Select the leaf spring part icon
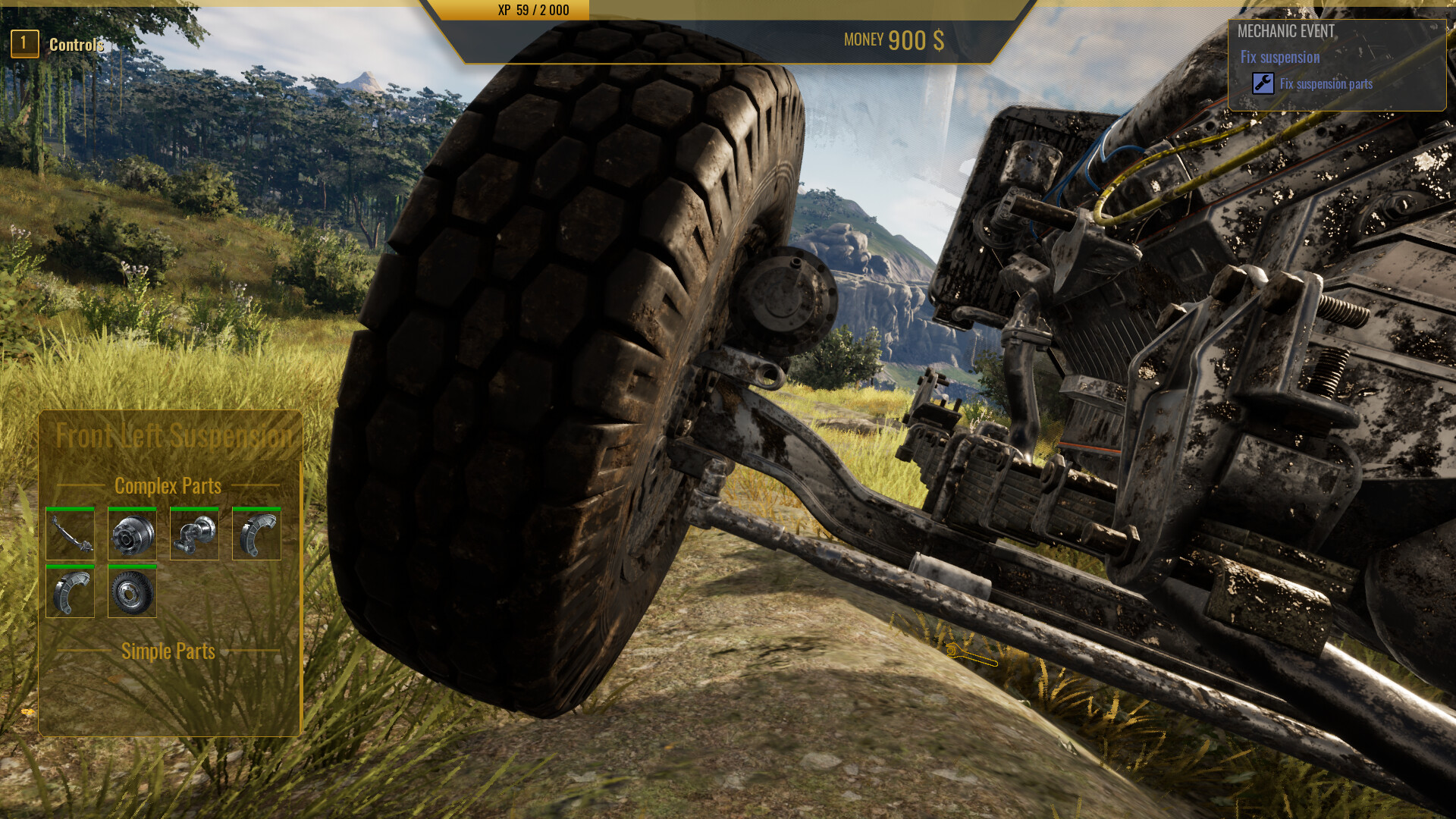 (x=70, y=533)
